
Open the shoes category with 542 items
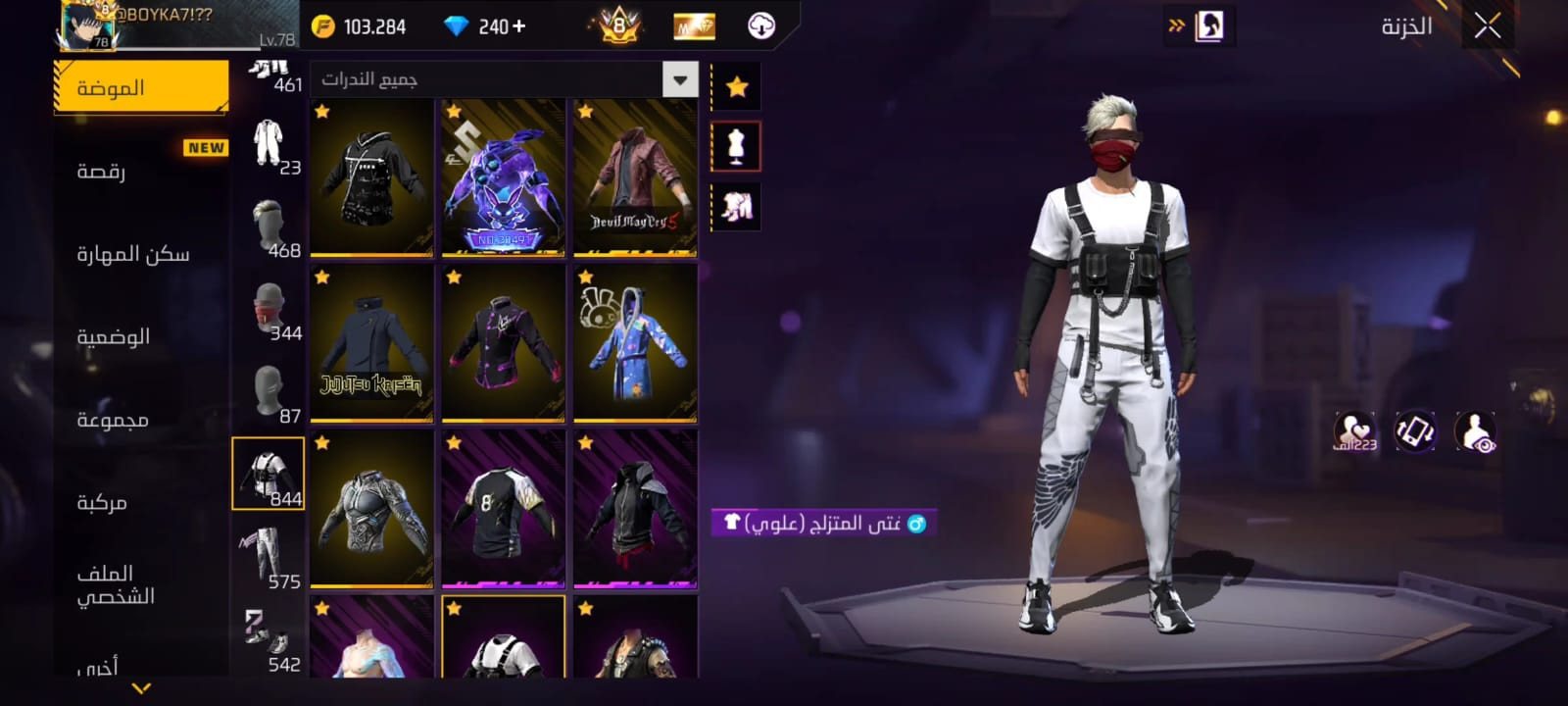pos(268,638)
